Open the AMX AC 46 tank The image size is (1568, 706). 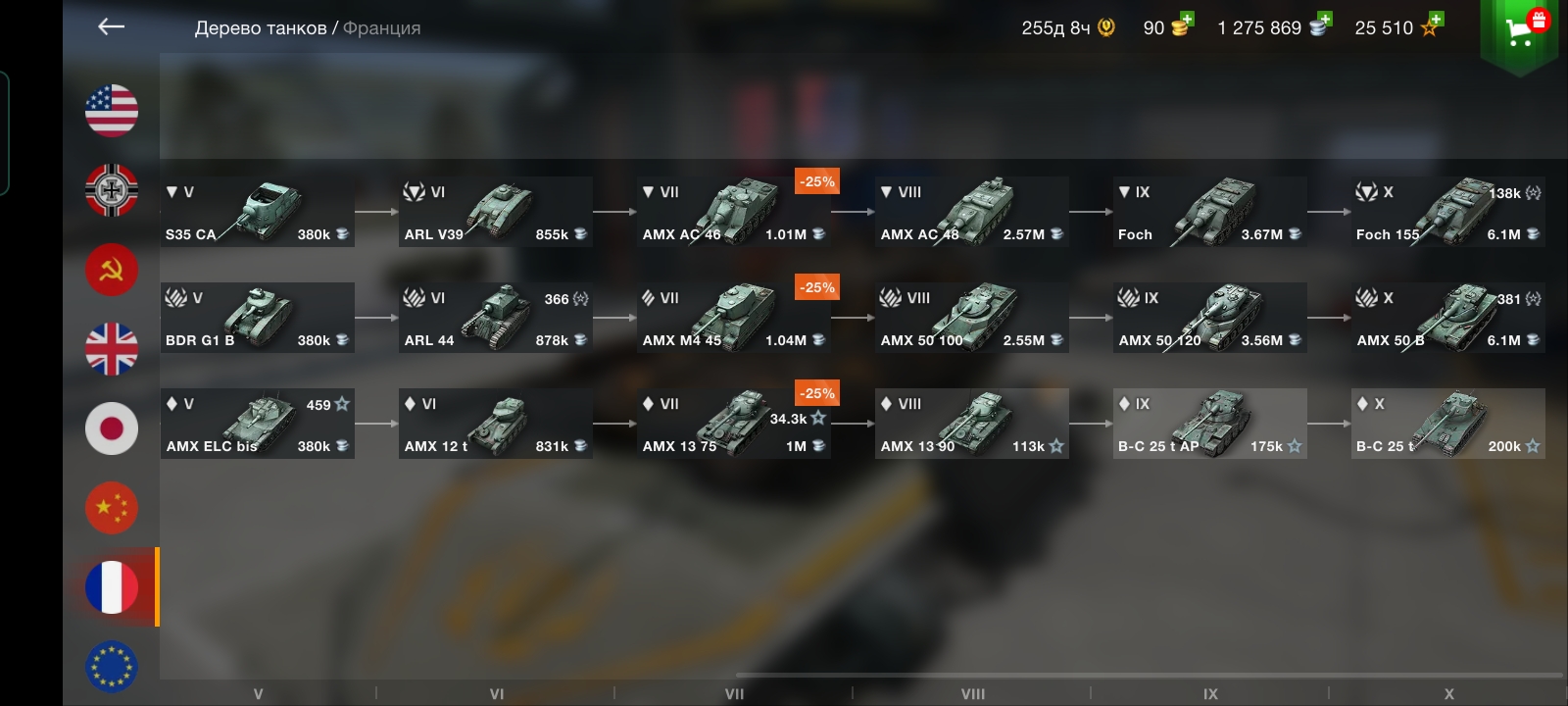tap(734, 212)
